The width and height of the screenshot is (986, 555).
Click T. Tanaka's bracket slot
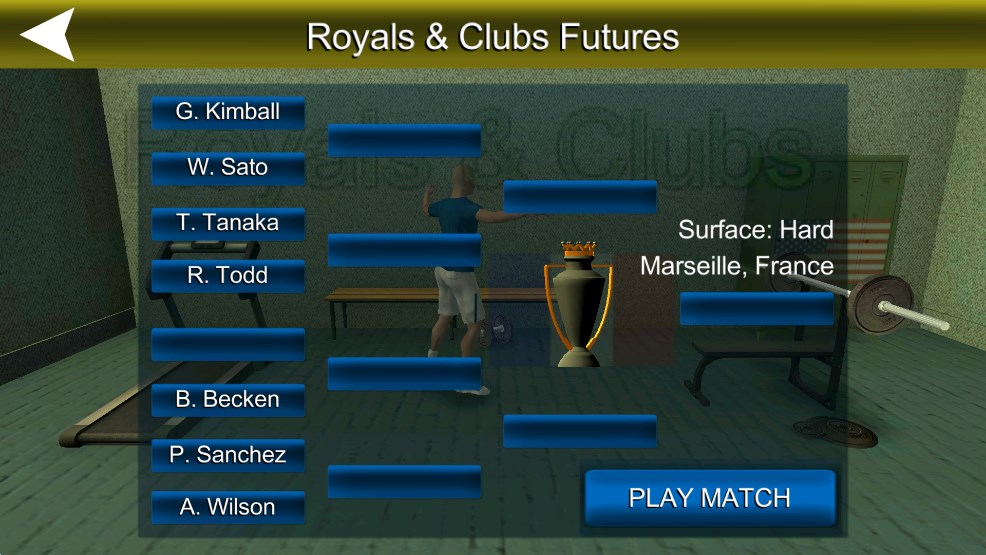point(228,223)
